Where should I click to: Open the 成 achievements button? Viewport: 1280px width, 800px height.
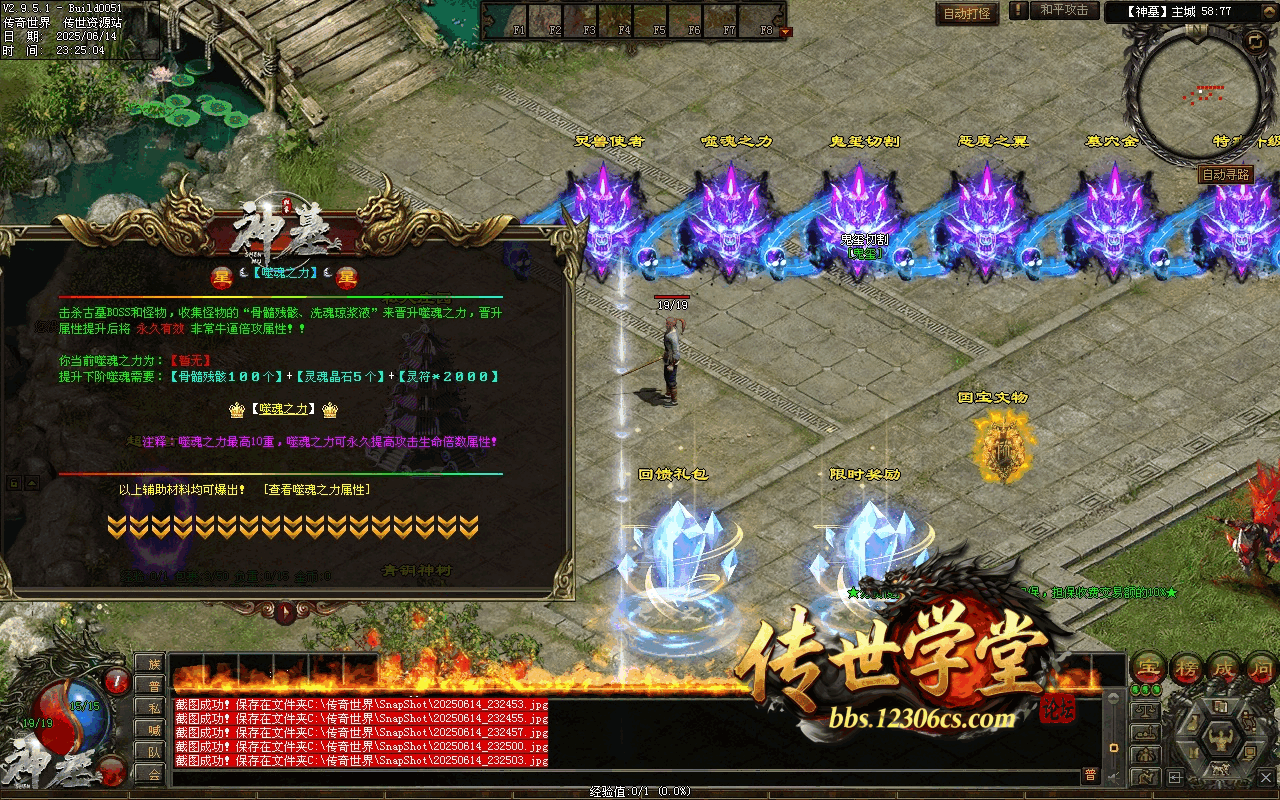tap(1226, 667)
